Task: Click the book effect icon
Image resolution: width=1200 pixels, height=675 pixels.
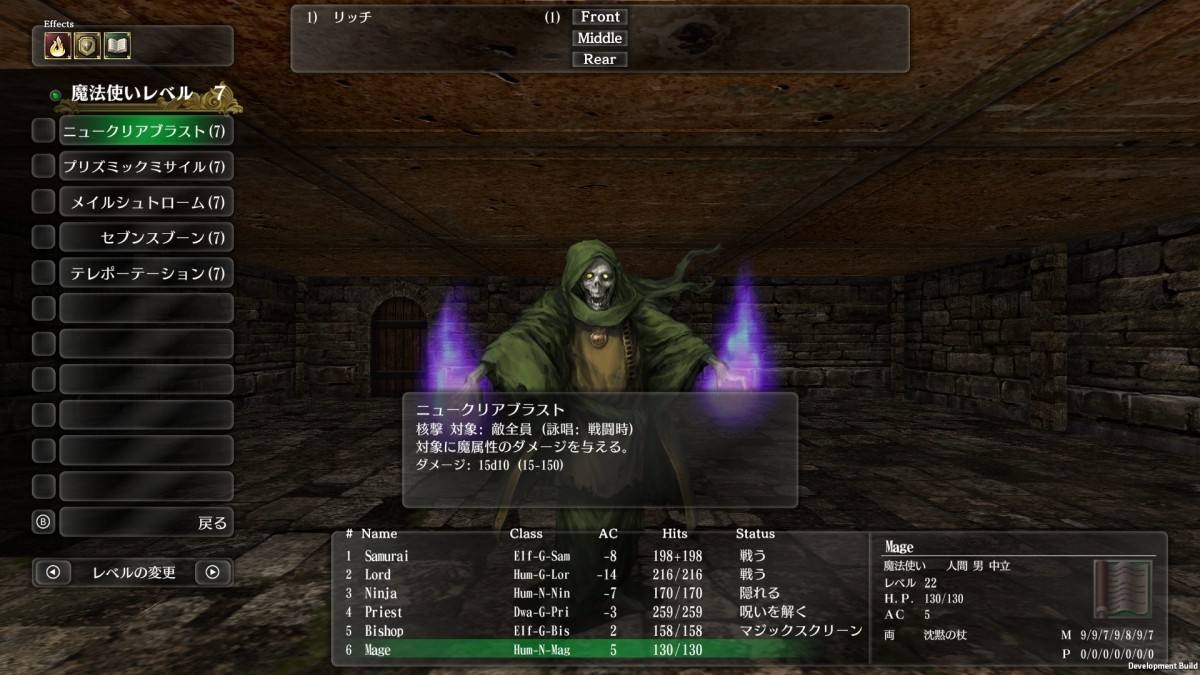Action: click(117, 46)
